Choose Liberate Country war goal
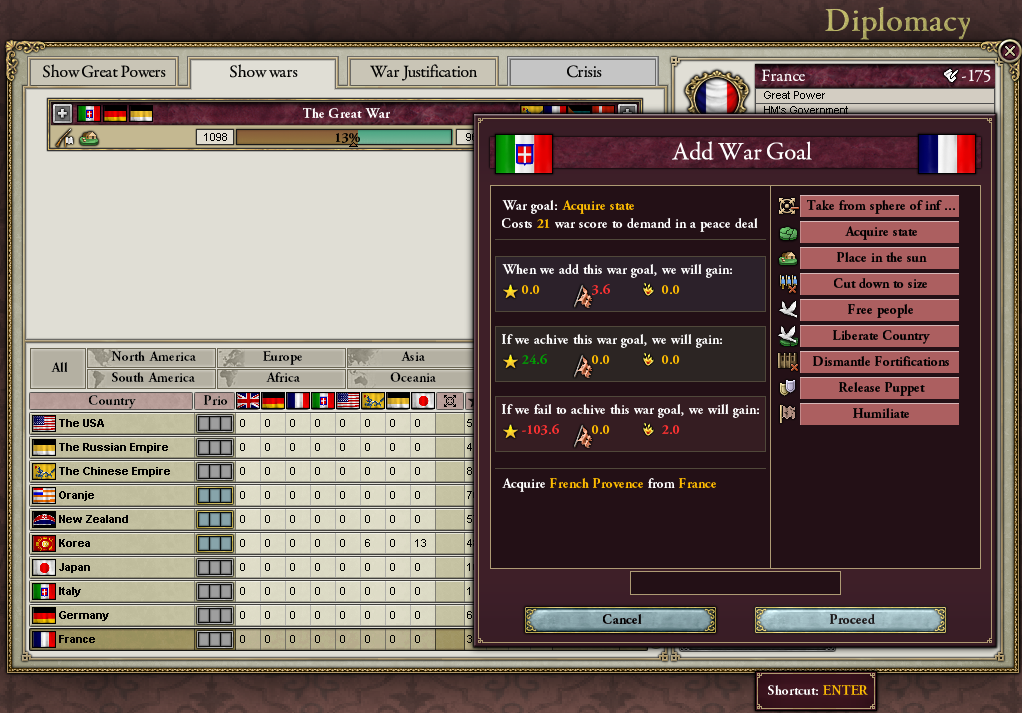The width and height of the screenshot is (1022, 713). click(880, 336)
